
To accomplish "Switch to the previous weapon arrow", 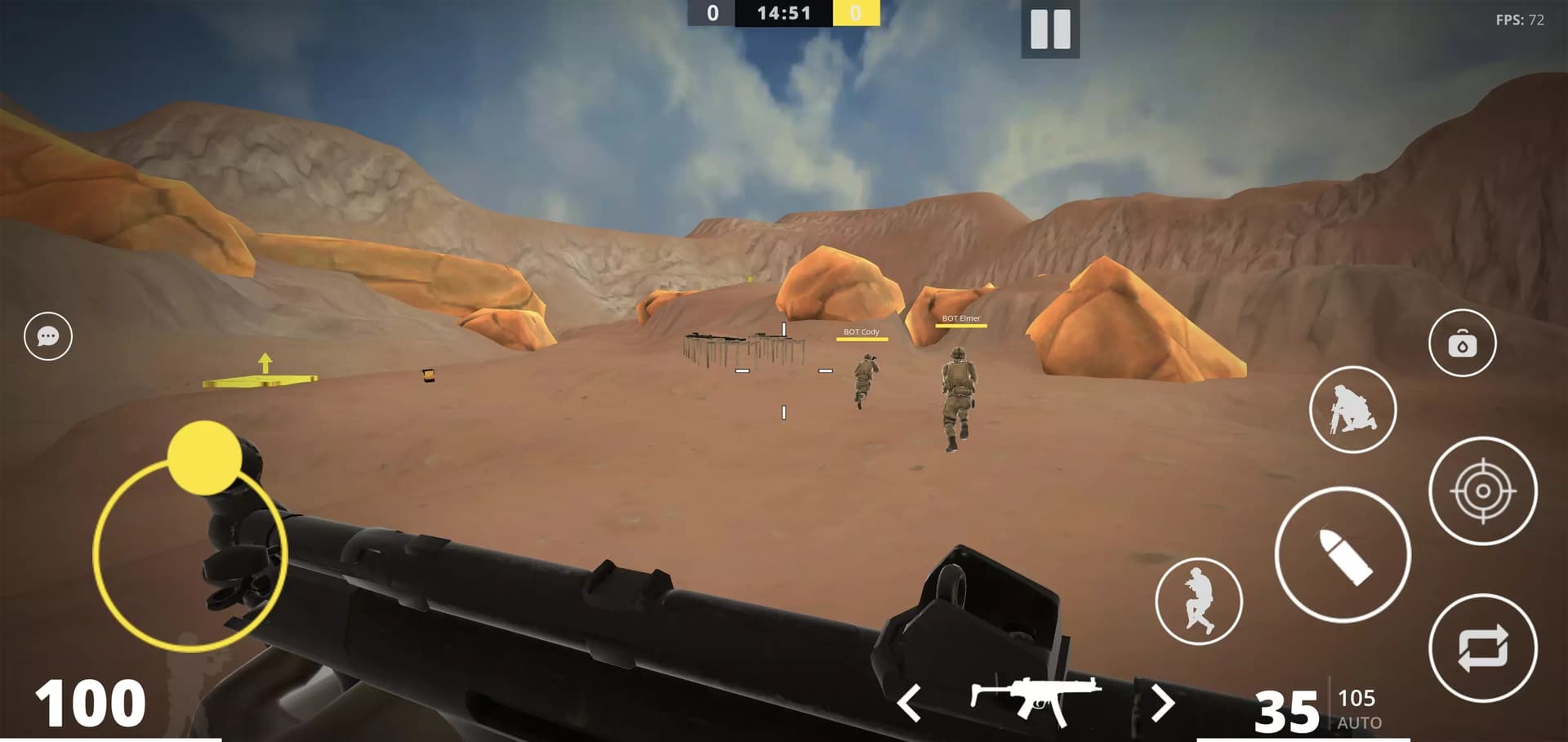I will 910,702.
